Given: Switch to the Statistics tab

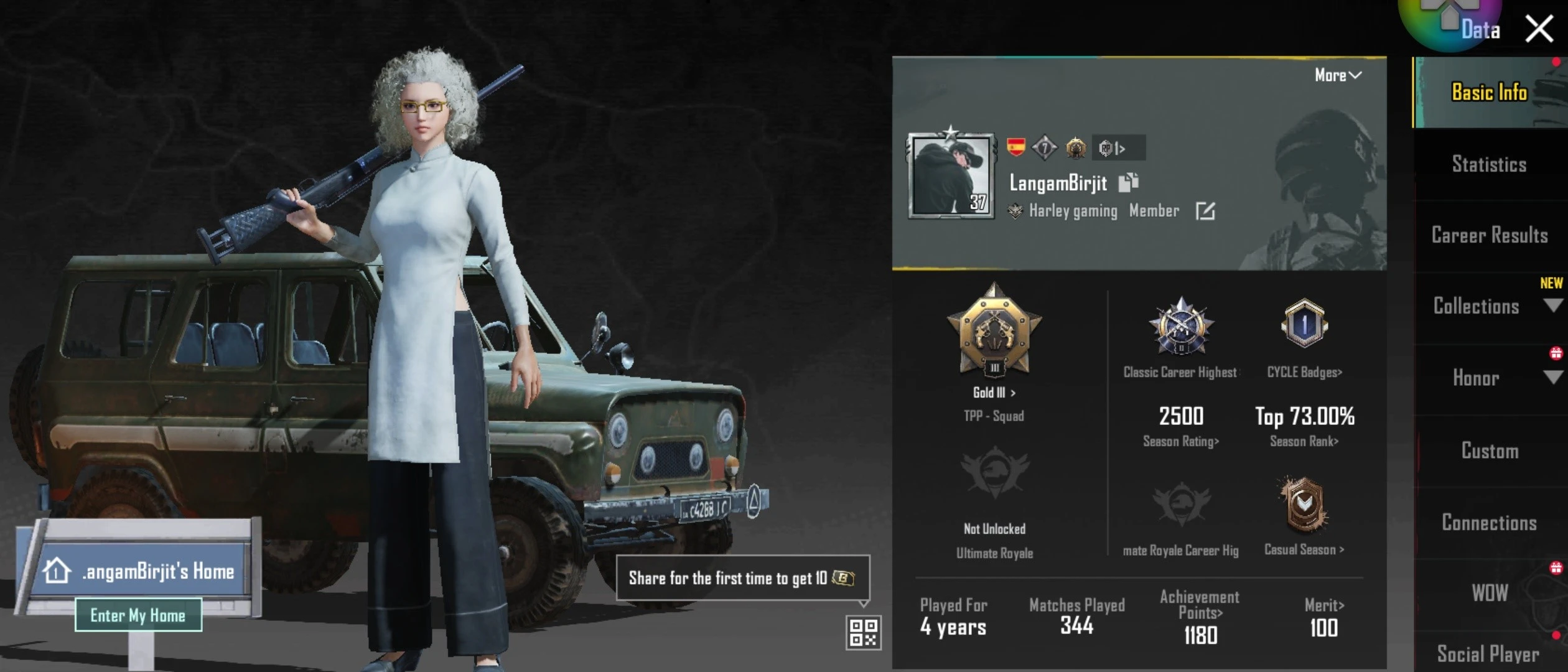Looking at the screenshot, I should click(x=1488, y=164).
